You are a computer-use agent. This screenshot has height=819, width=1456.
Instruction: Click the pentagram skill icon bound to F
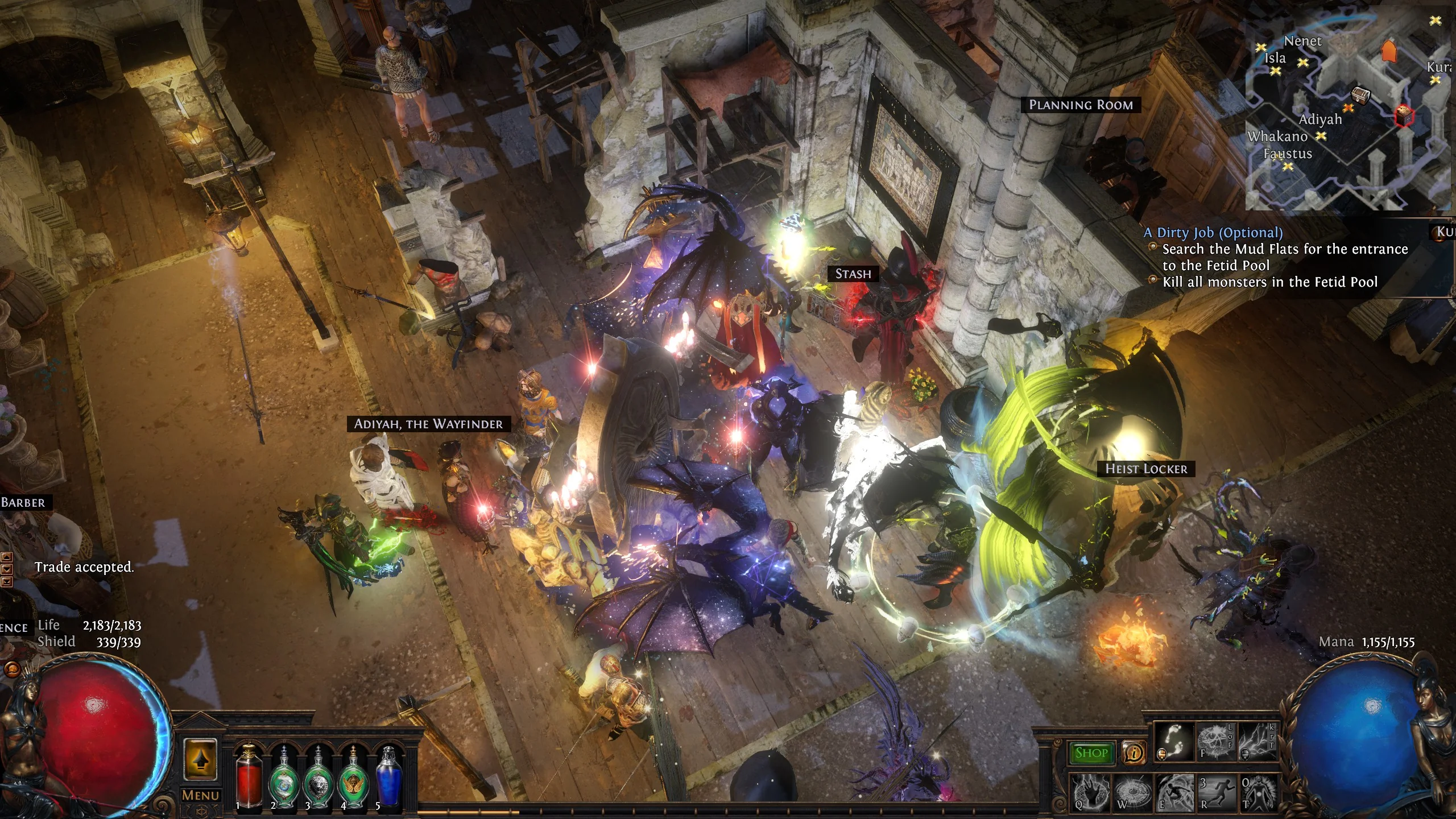tap(1215, 743)
